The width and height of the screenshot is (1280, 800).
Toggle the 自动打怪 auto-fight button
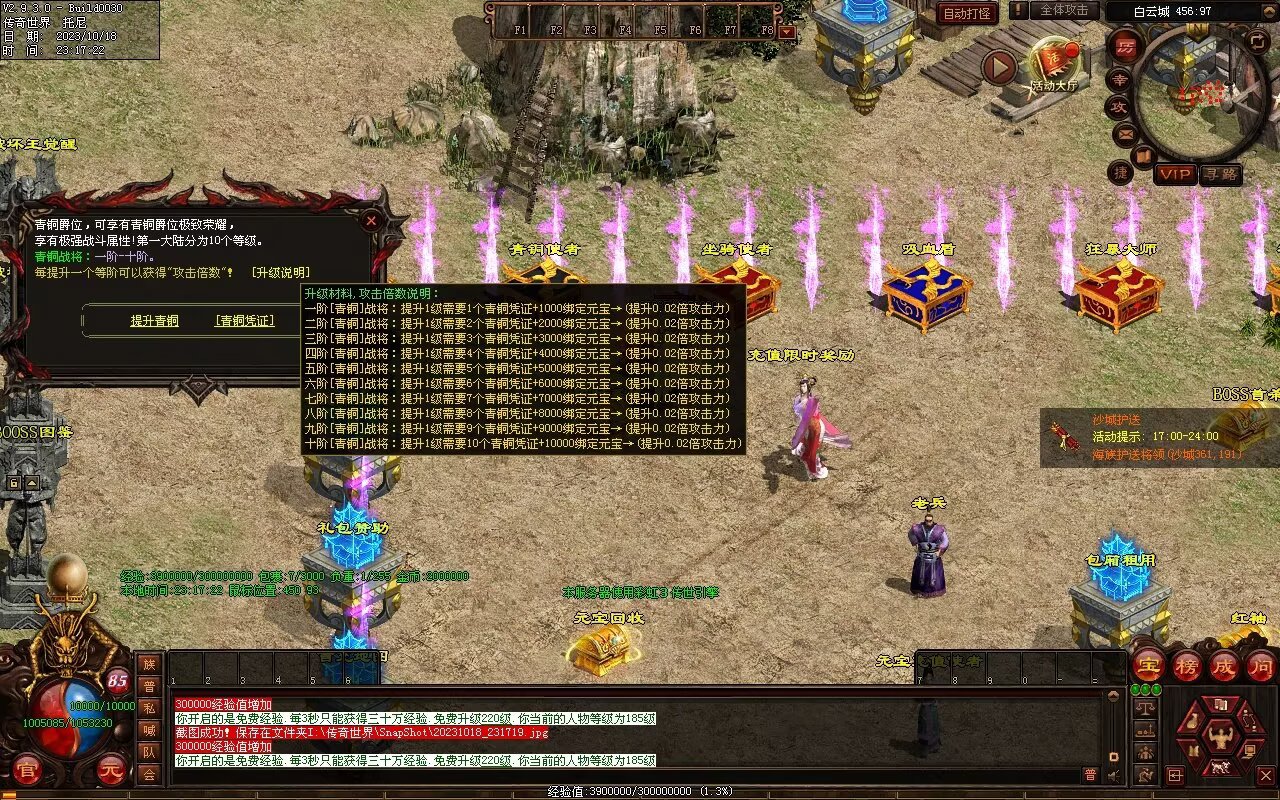[x=968, y=13]
